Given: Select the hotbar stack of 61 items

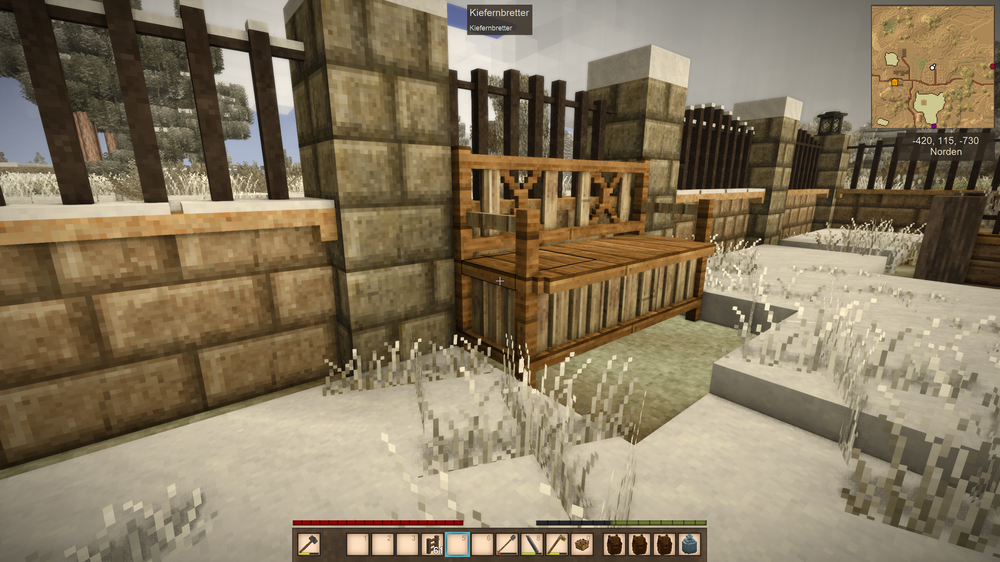Looking at the screenshot, I should click(433, 544).
